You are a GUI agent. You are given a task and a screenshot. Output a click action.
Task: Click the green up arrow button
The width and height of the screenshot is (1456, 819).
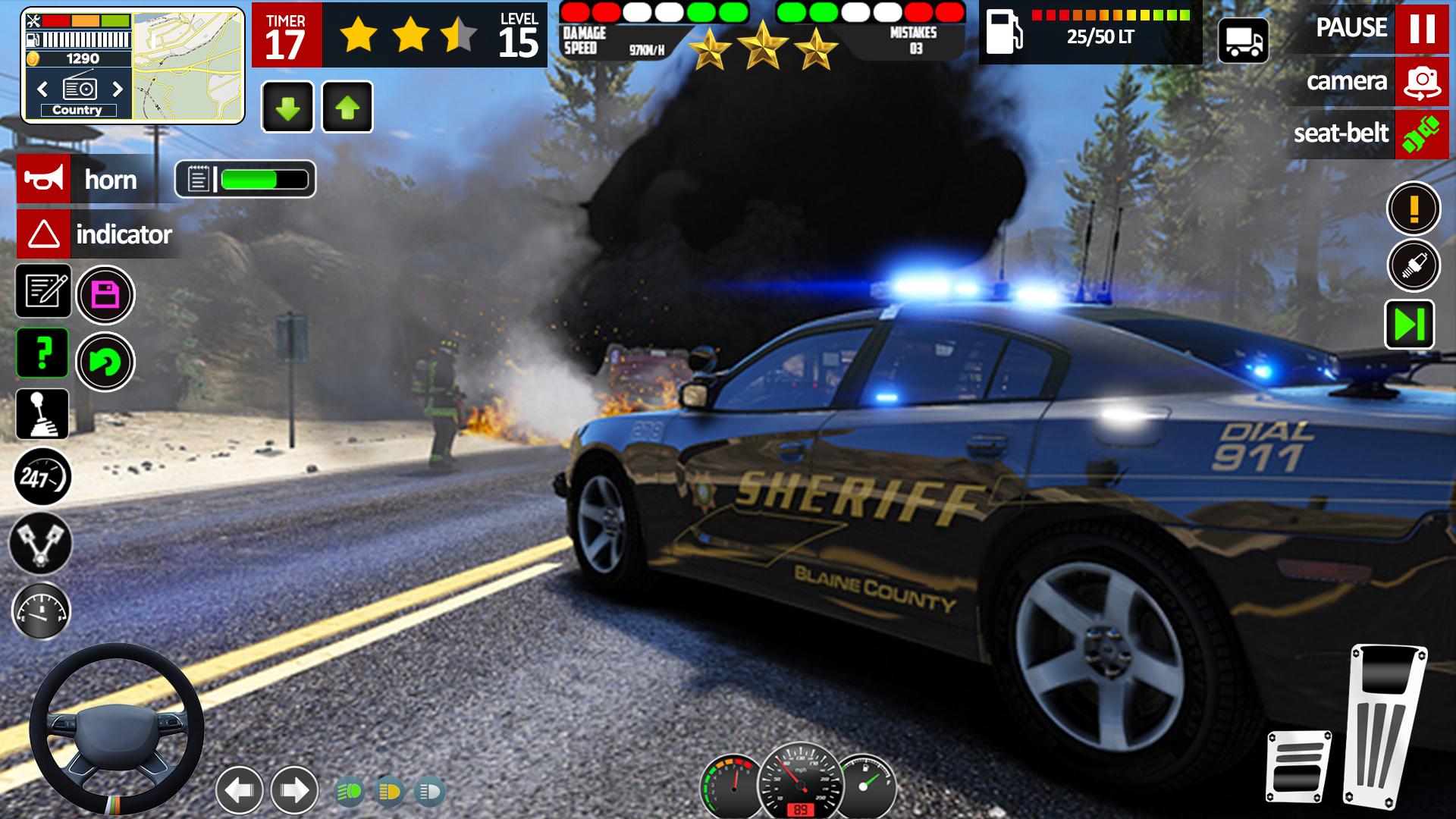(x=347, y=108)
